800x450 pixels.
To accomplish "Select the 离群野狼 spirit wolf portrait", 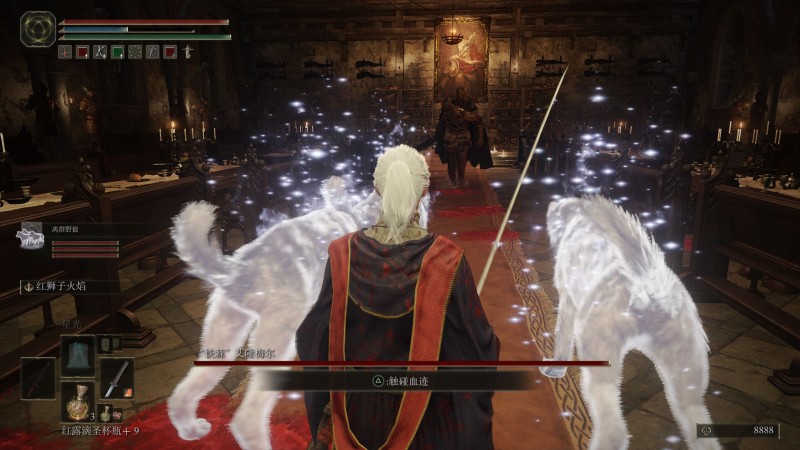I will (x=31, y=237).
